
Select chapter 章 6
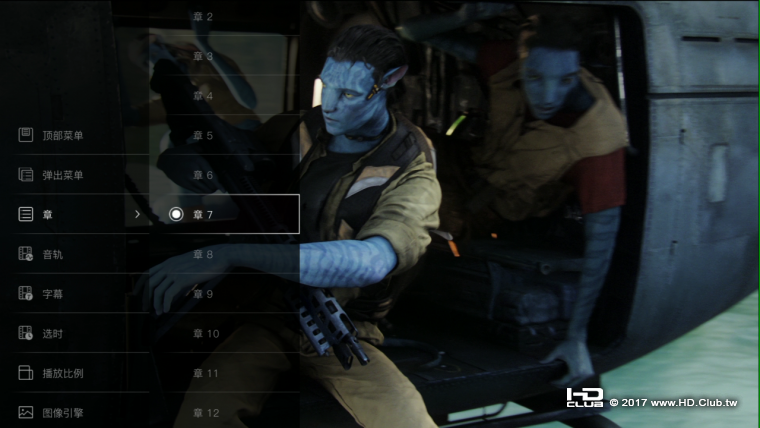(203, 175)
